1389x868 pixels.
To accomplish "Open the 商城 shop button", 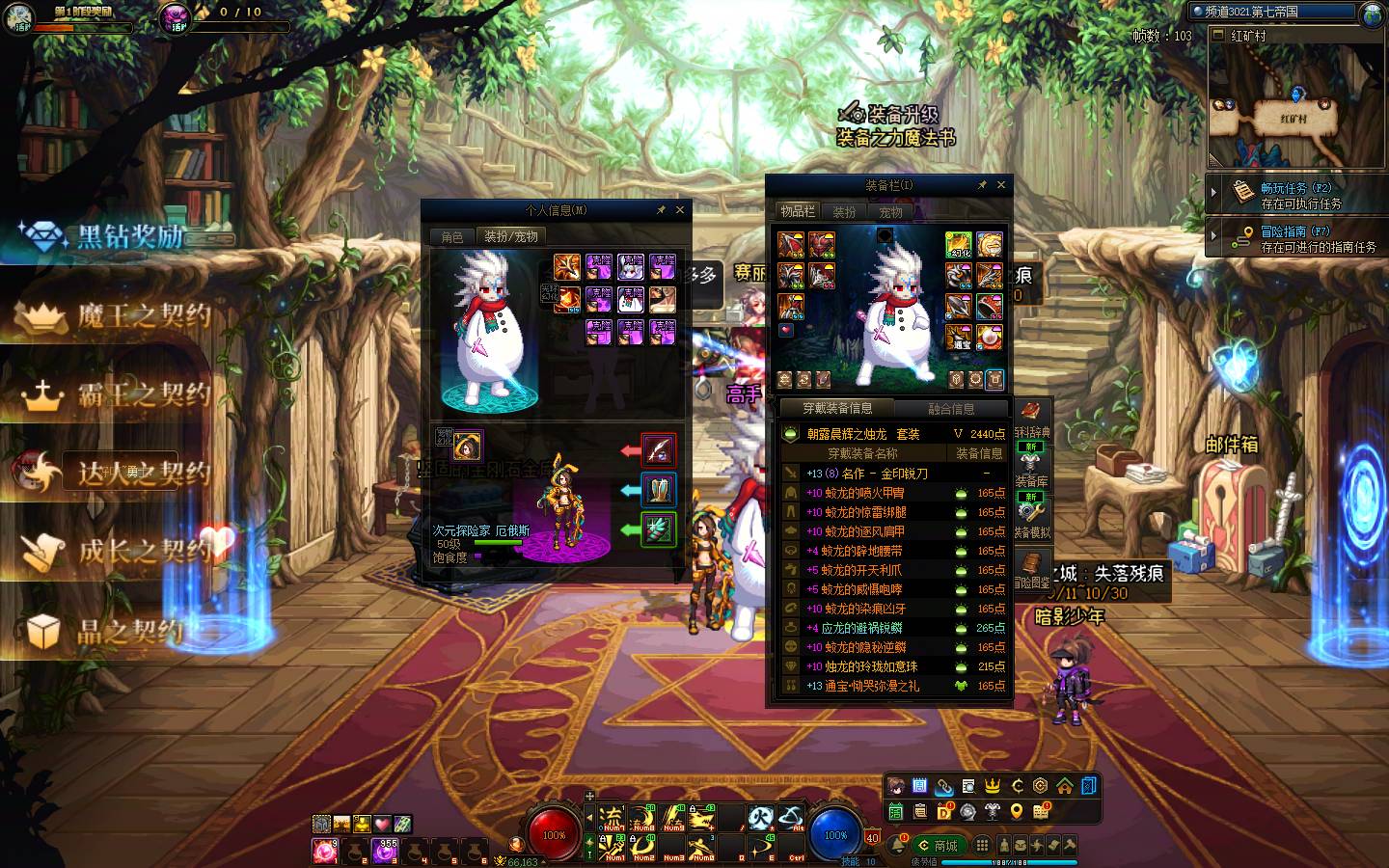I will tap(938, 846).
